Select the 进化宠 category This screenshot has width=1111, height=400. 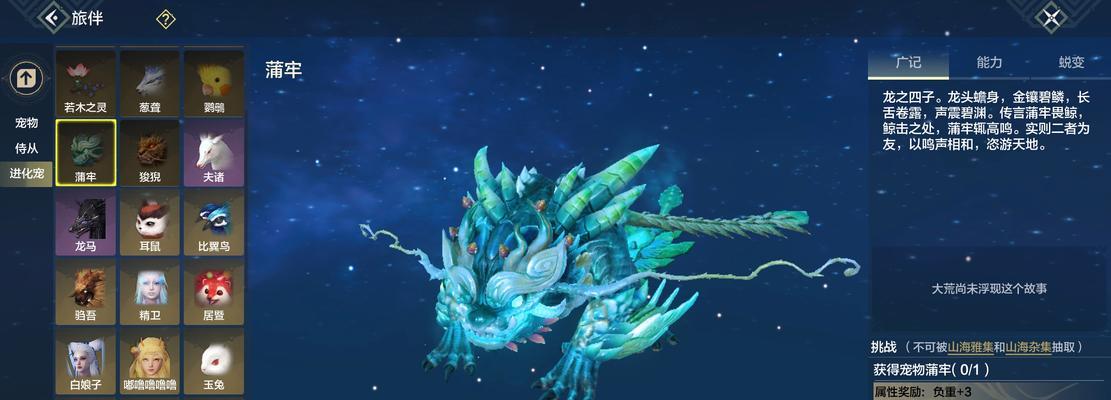(26, 174)
